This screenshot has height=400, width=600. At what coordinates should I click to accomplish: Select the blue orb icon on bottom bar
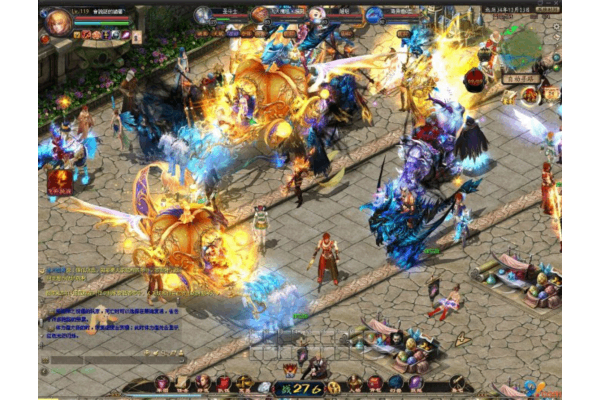pyautogui.click(x=396, y=383)
